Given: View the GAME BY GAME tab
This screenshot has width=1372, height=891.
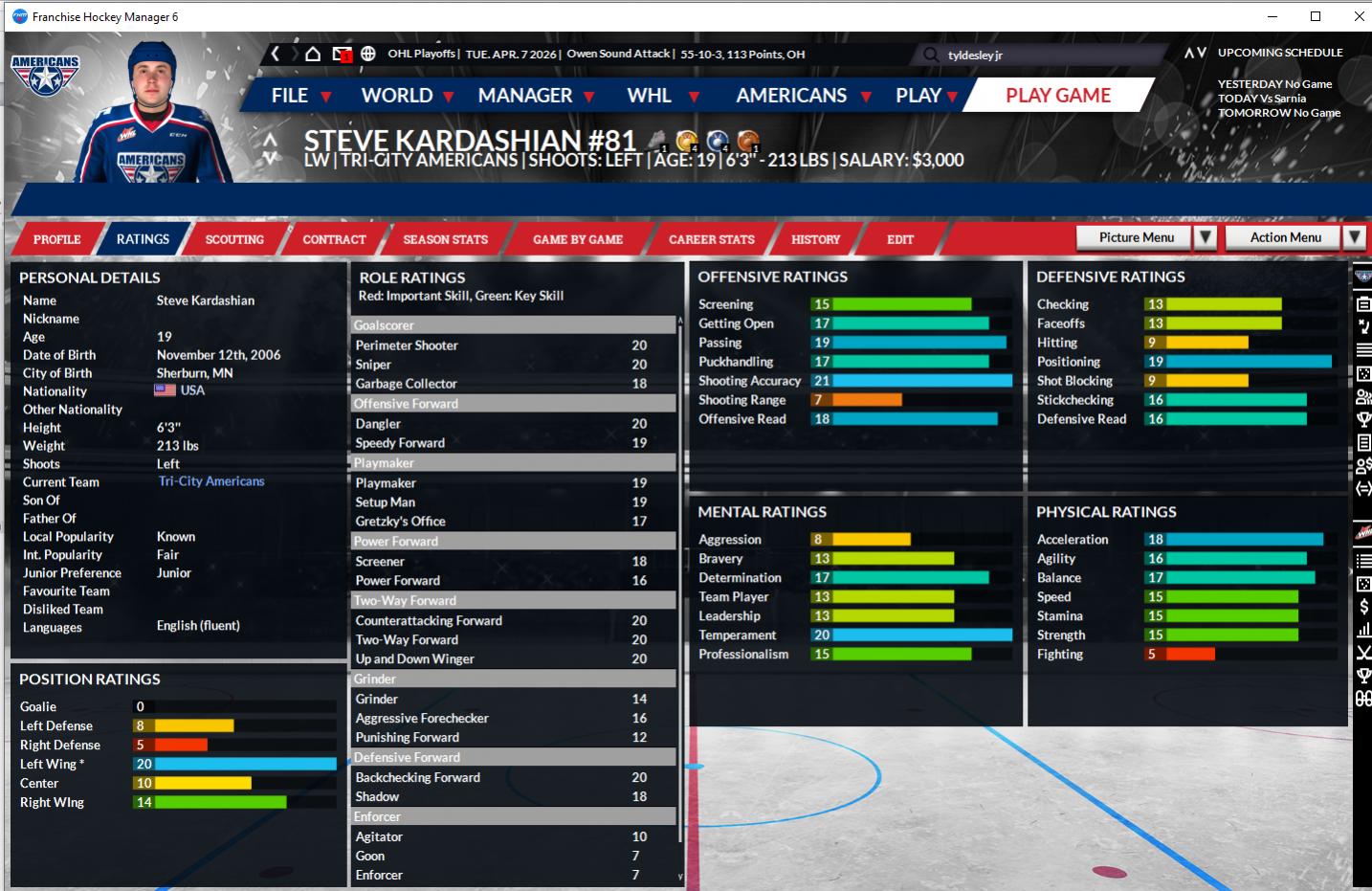Looking at the screenshot, I should [x=578, y=239].
